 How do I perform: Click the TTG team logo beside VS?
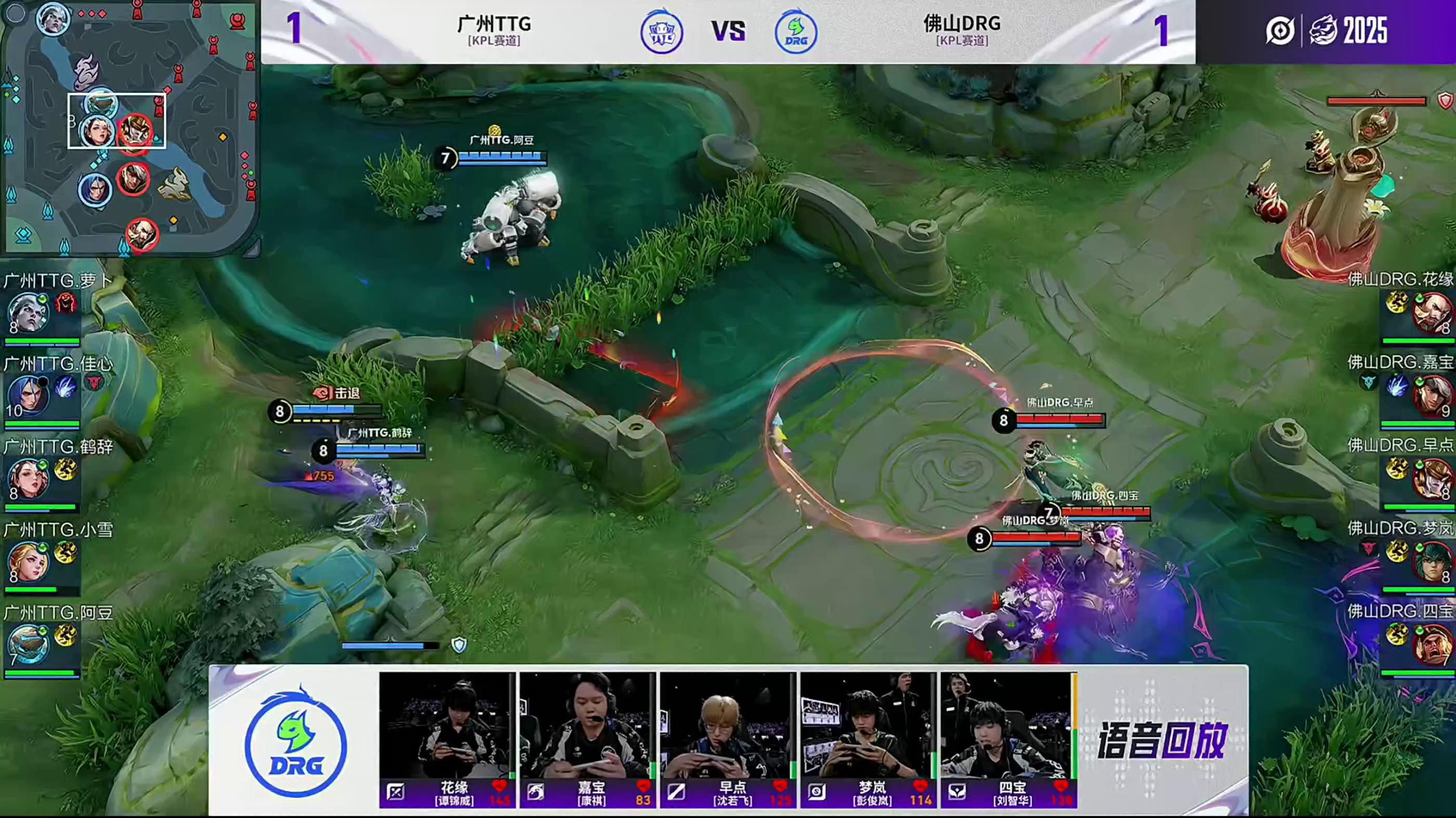[x=661, y=32]
